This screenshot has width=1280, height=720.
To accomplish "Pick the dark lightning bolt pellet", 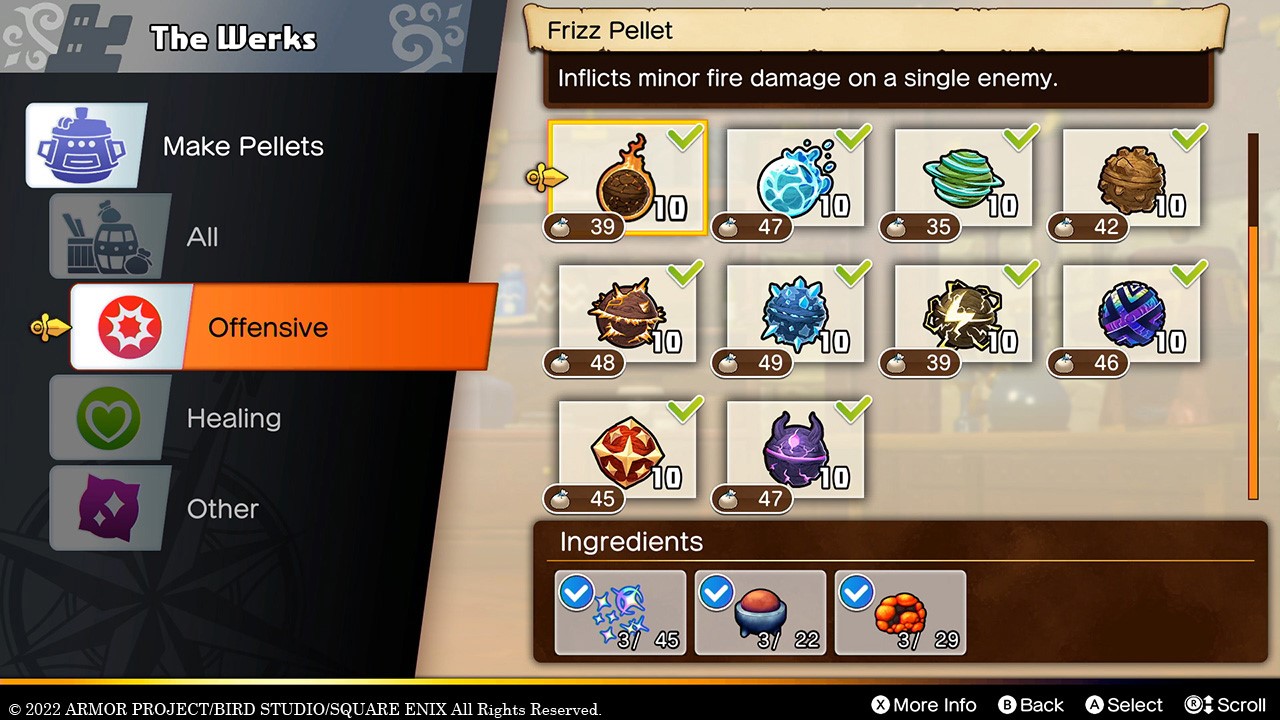I will 964,316.
